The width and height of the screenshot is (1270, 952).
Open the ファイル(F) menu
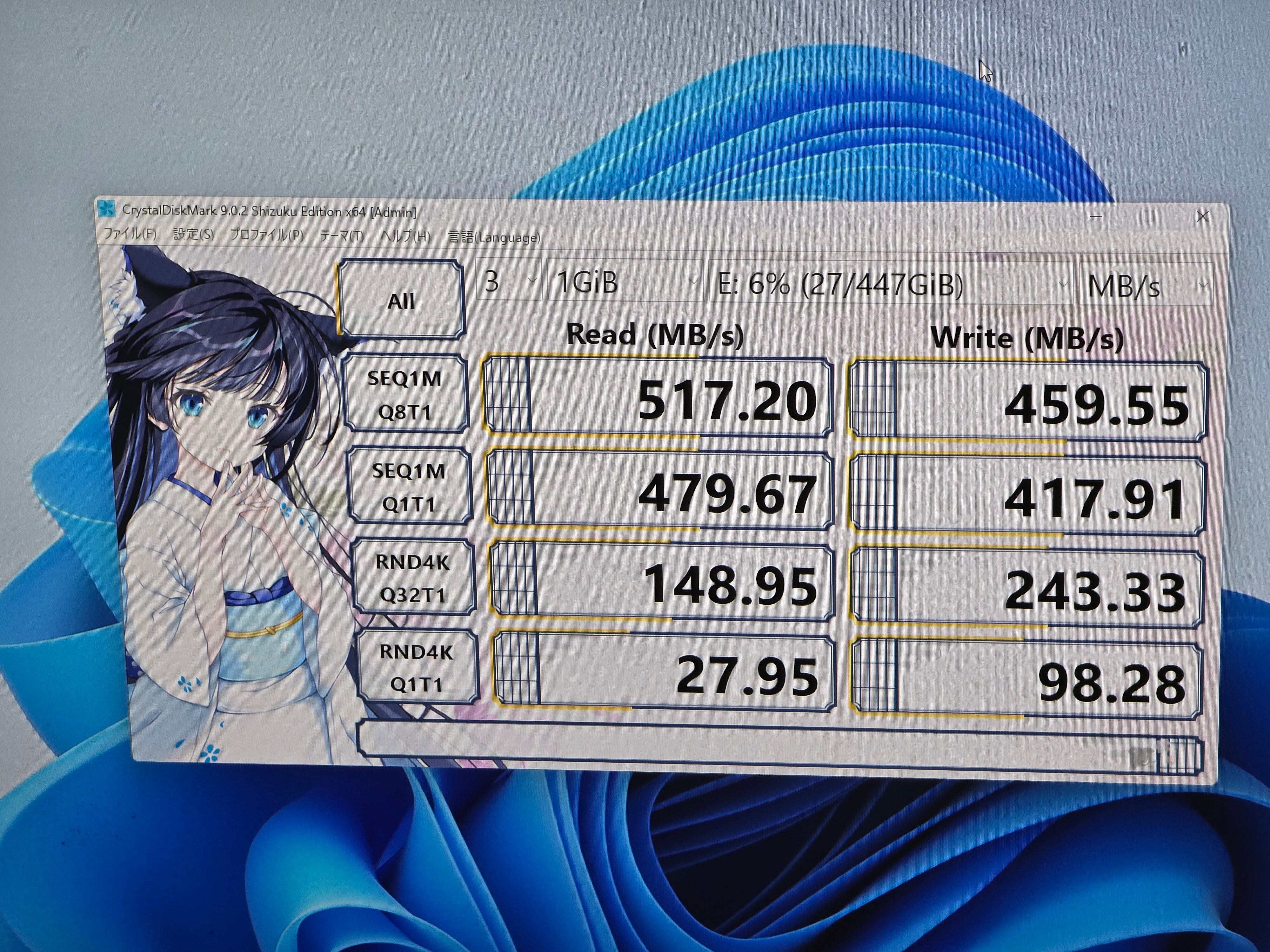click(130, 234)
